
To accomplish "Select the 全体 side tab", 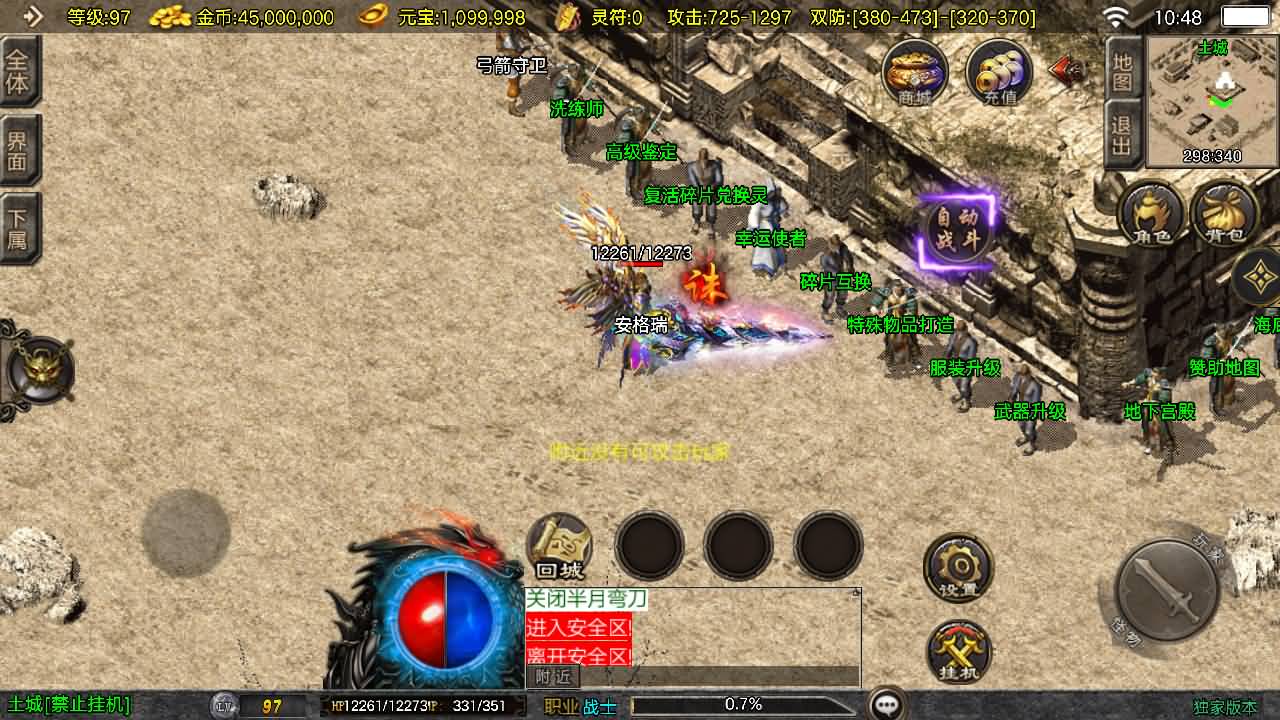I will point(19,71).
